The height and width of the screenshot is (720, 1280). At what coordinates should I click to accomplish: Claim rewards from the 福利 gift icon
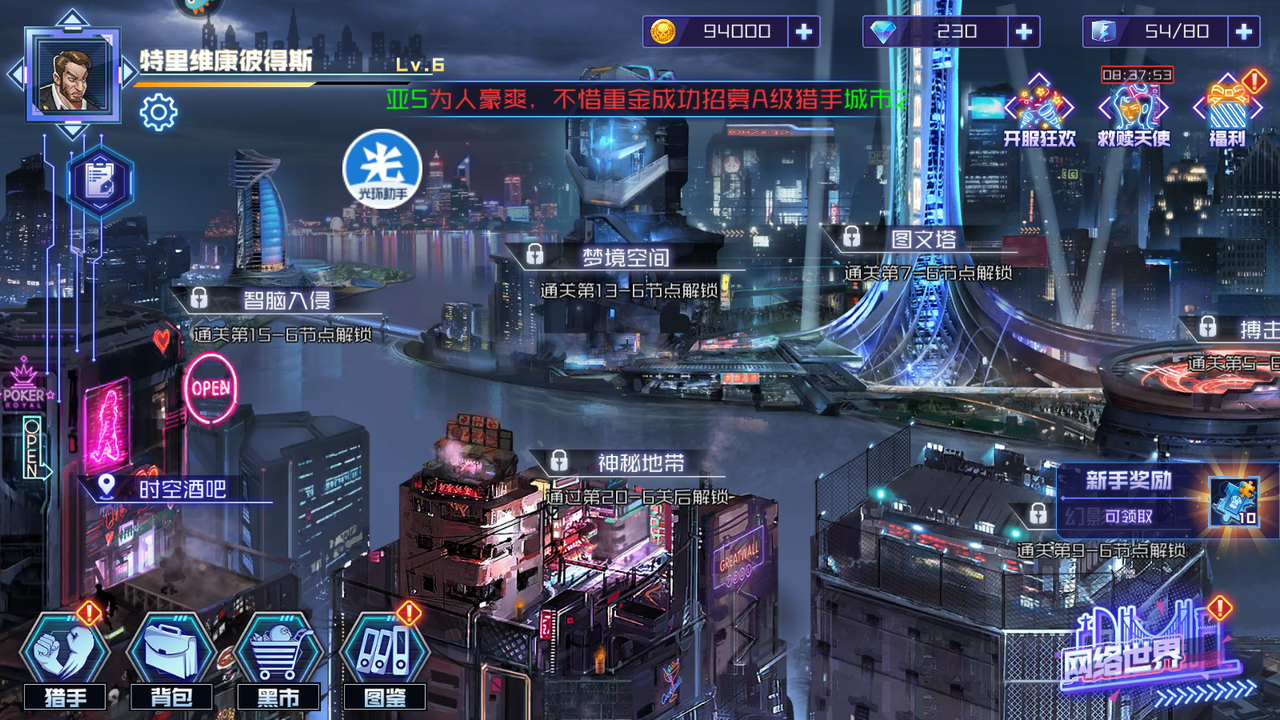pos(1228,105)
